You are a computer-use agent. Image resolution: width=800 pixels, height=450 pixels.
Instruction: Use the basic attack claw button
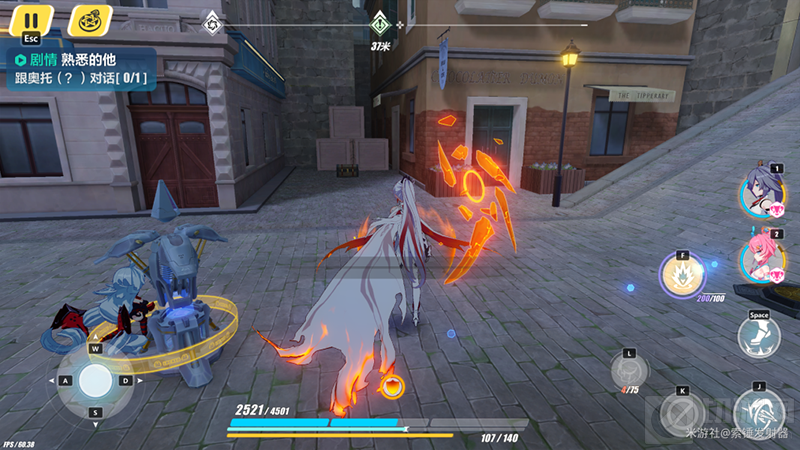pos(759,411)
